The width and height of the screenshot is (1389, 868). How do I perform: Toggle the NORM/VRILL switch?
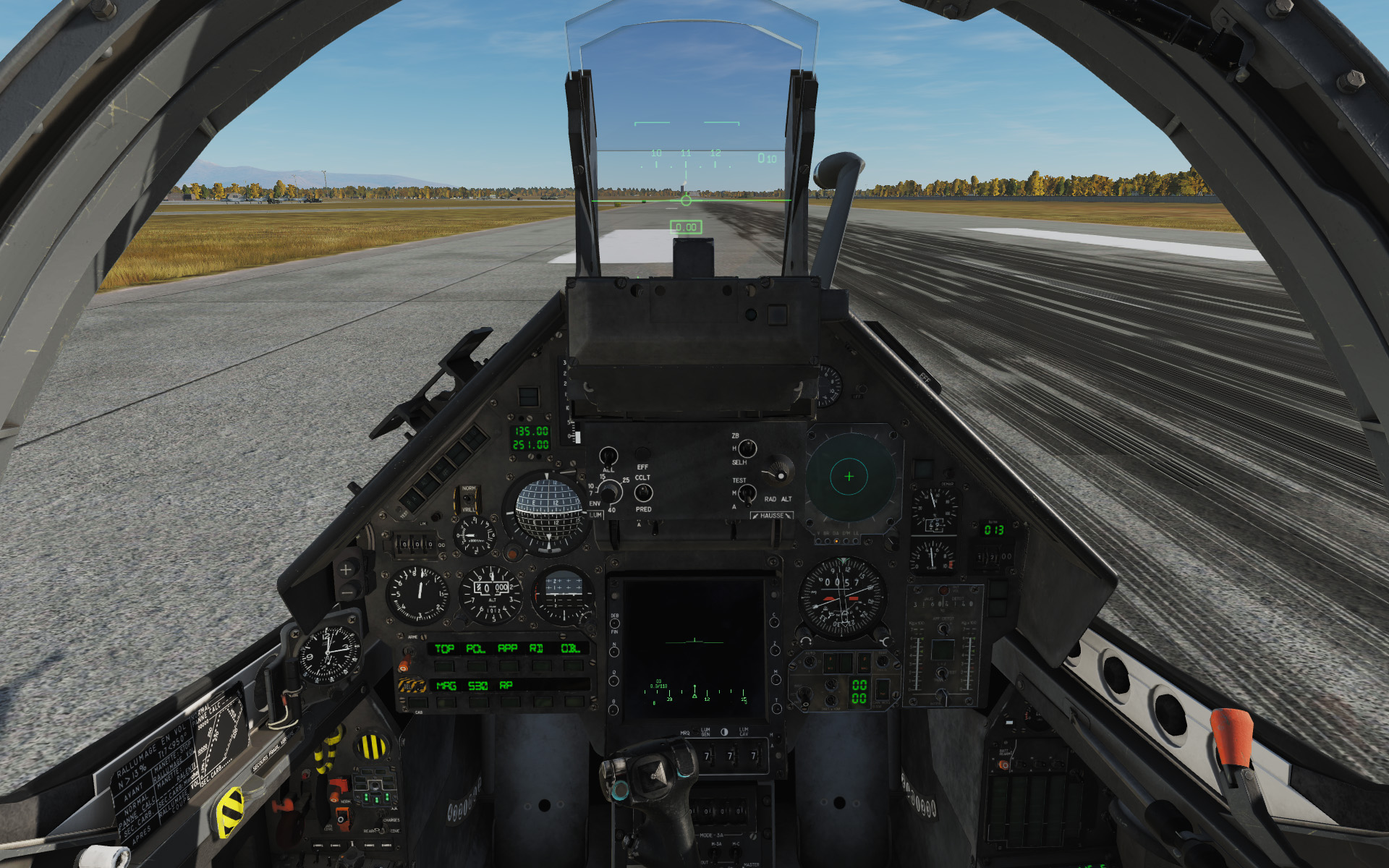tap(467, 501)
